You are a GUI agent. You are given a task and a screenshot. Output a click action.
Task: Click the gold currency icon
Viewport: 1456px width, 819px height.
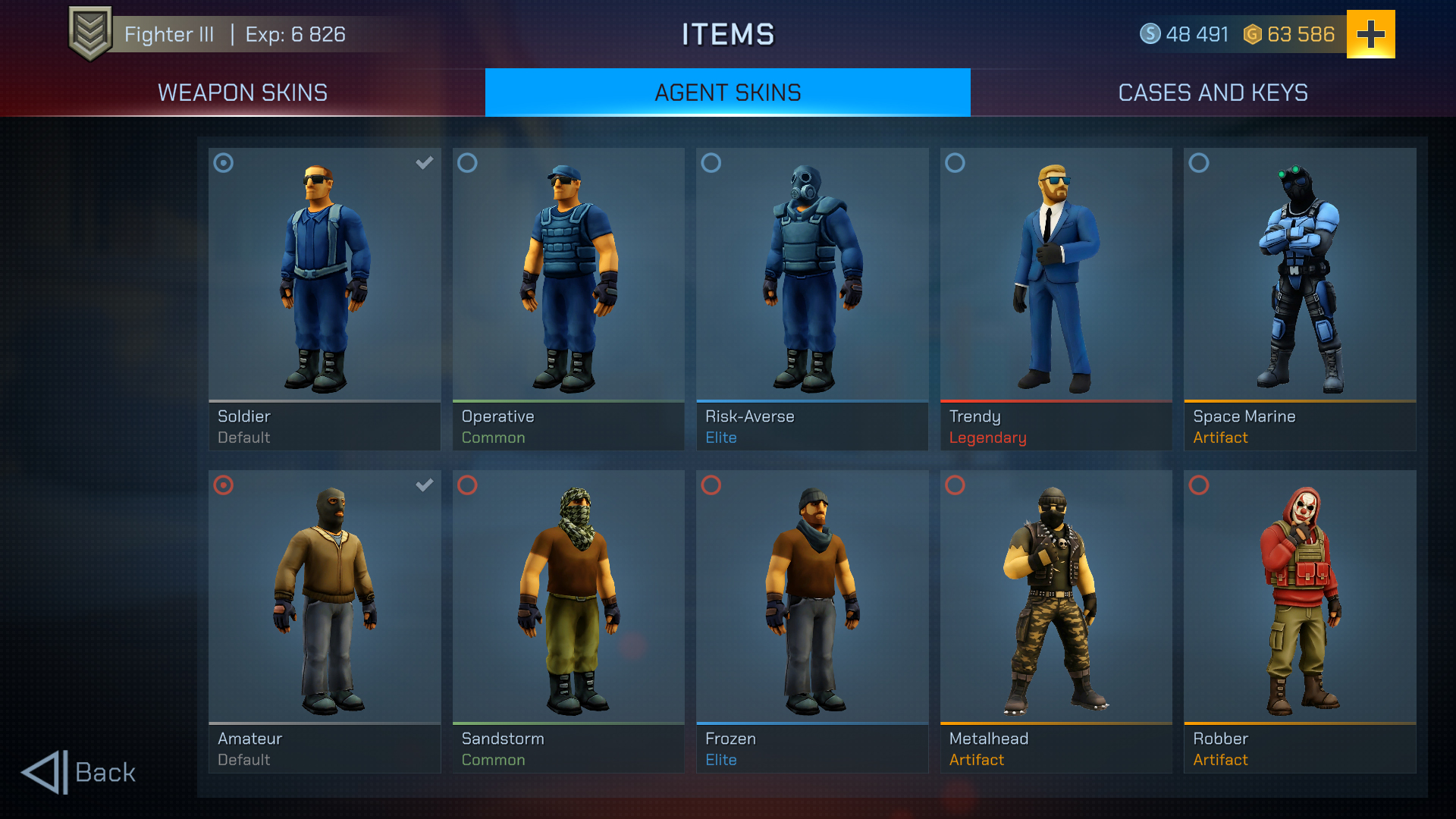point(1252,33)
